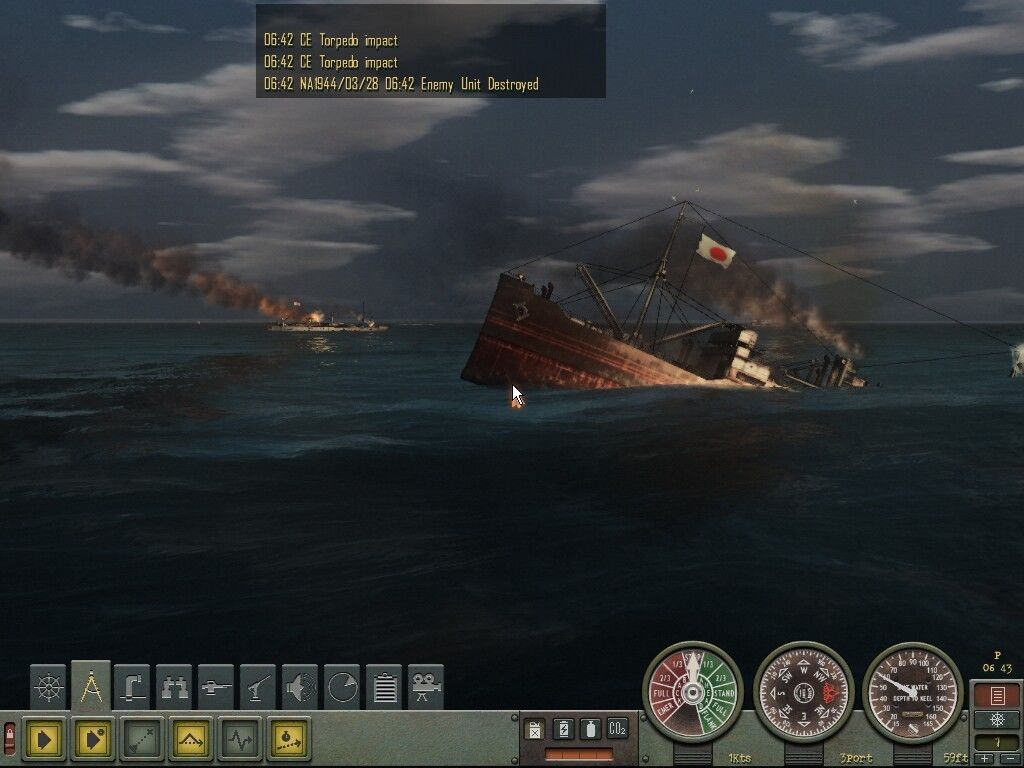Image resolution: width=1024 pixels, height=768 pixels.
Task: Toggle the red lock switch on toolbar
Action: click(x=10, y=739)
